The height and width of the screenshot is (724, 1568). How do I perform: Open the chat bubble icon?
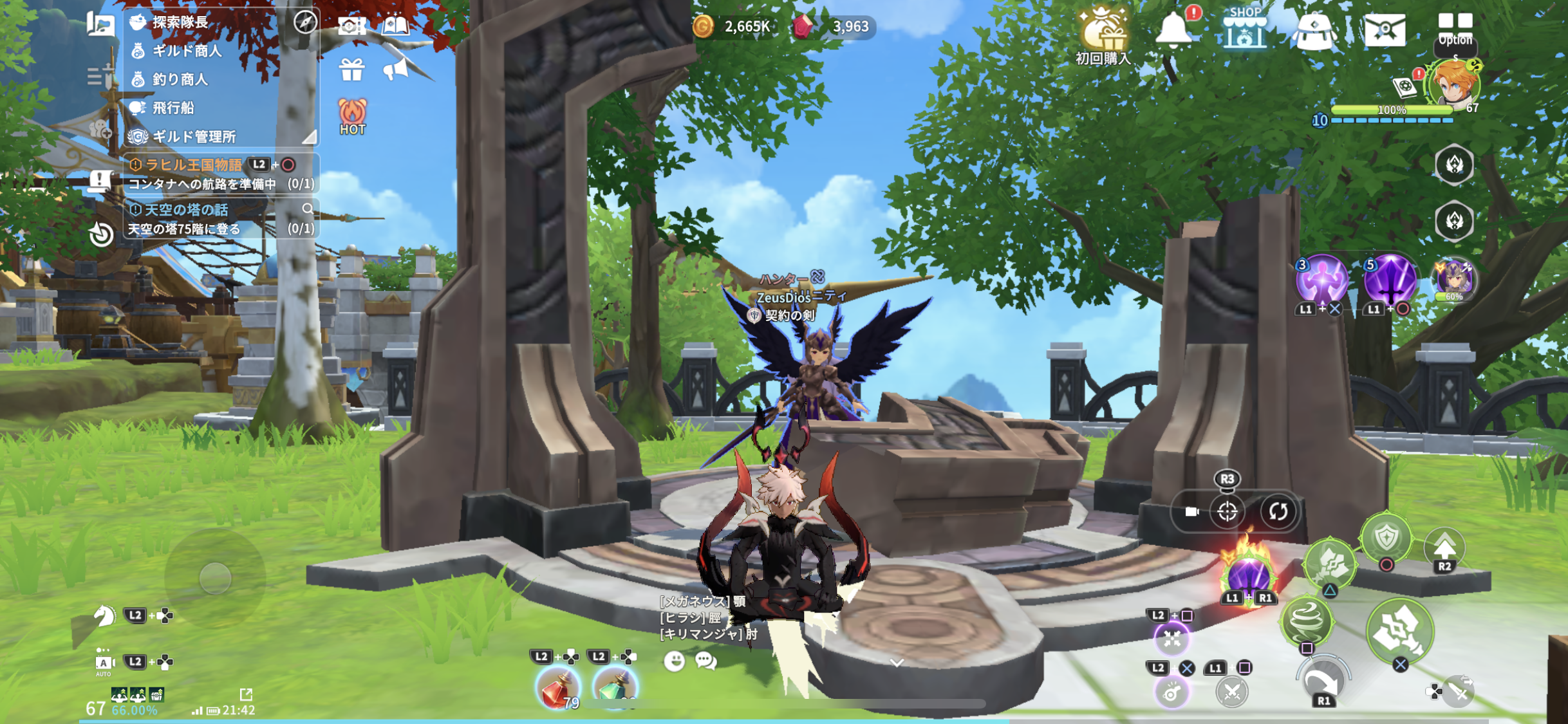pos(705,661)
